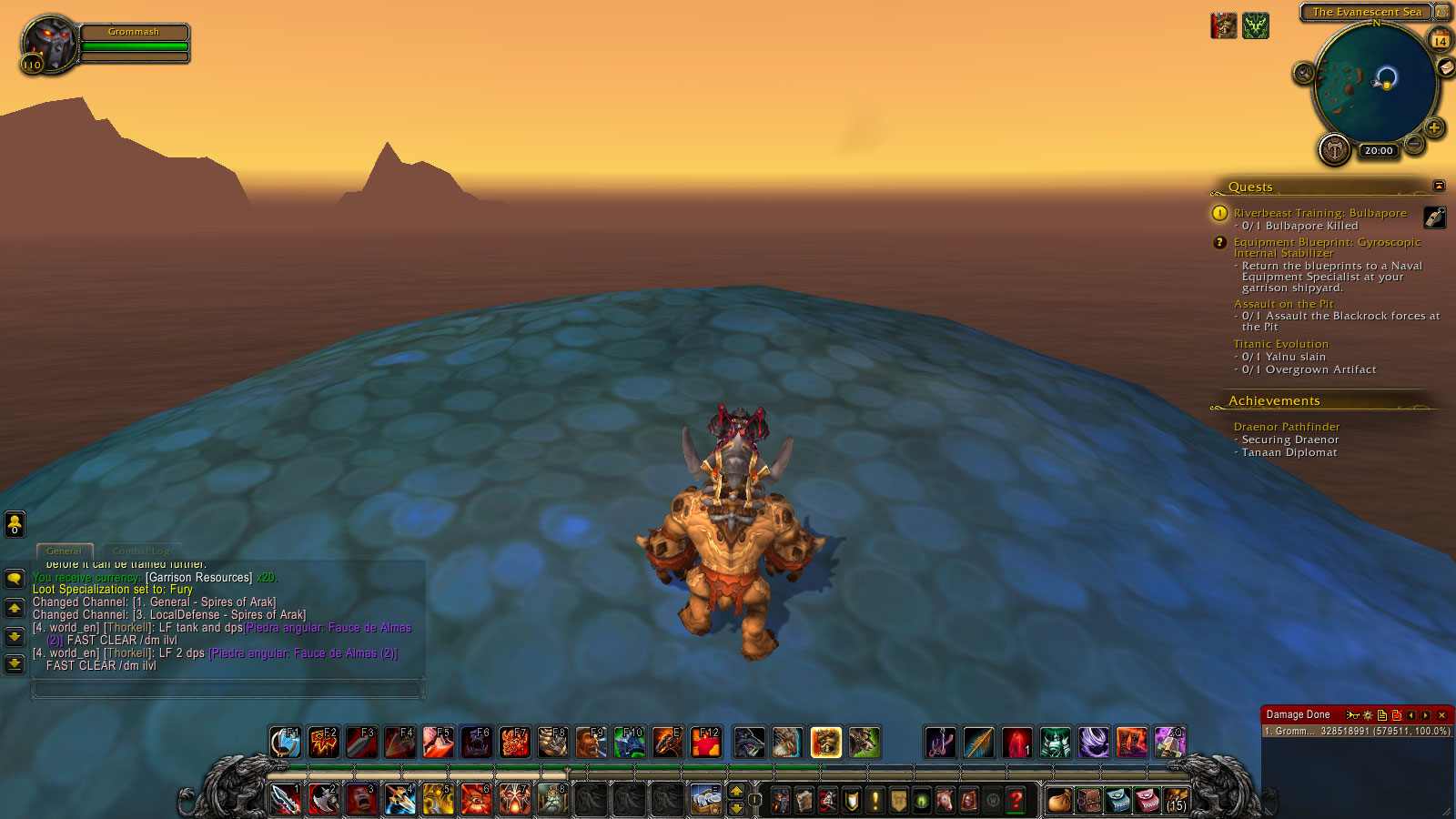1456x819 pixels.
Task: Open the red question mark help button
Action: 1016,801
